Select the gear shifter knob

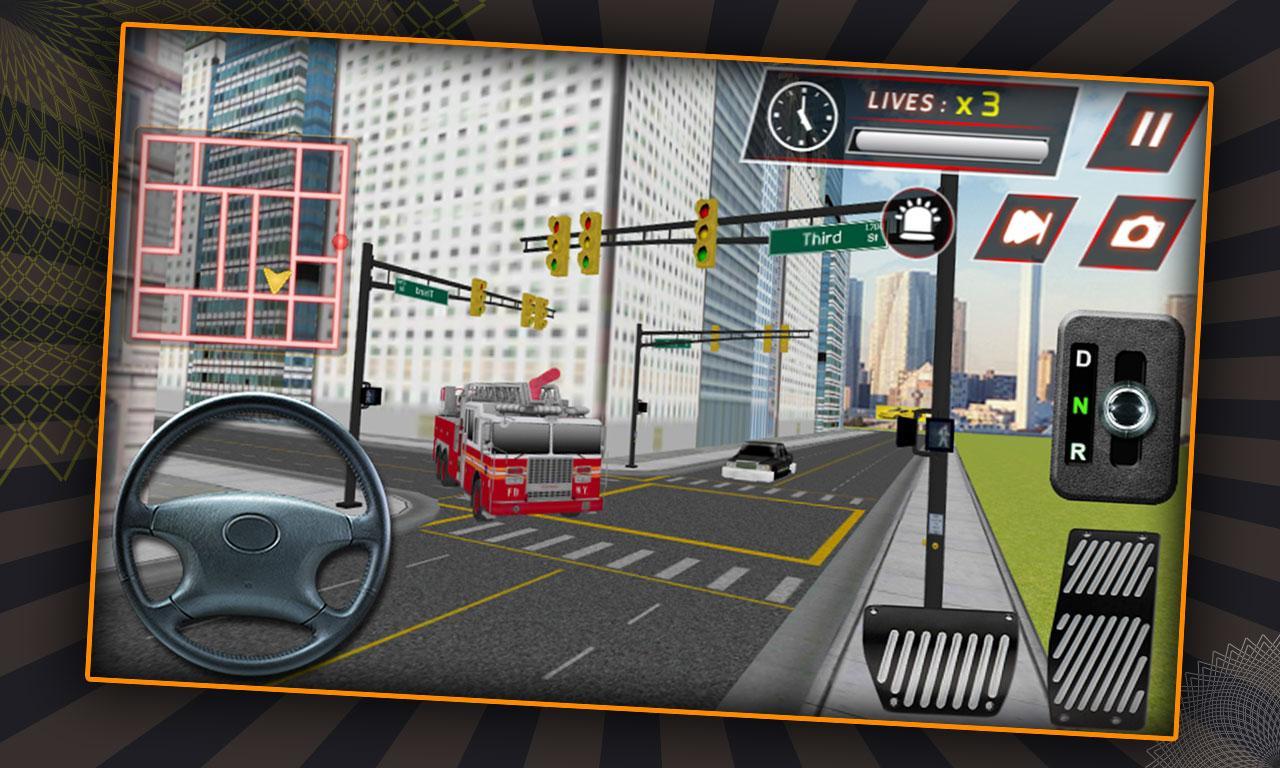click(1126, 406)
